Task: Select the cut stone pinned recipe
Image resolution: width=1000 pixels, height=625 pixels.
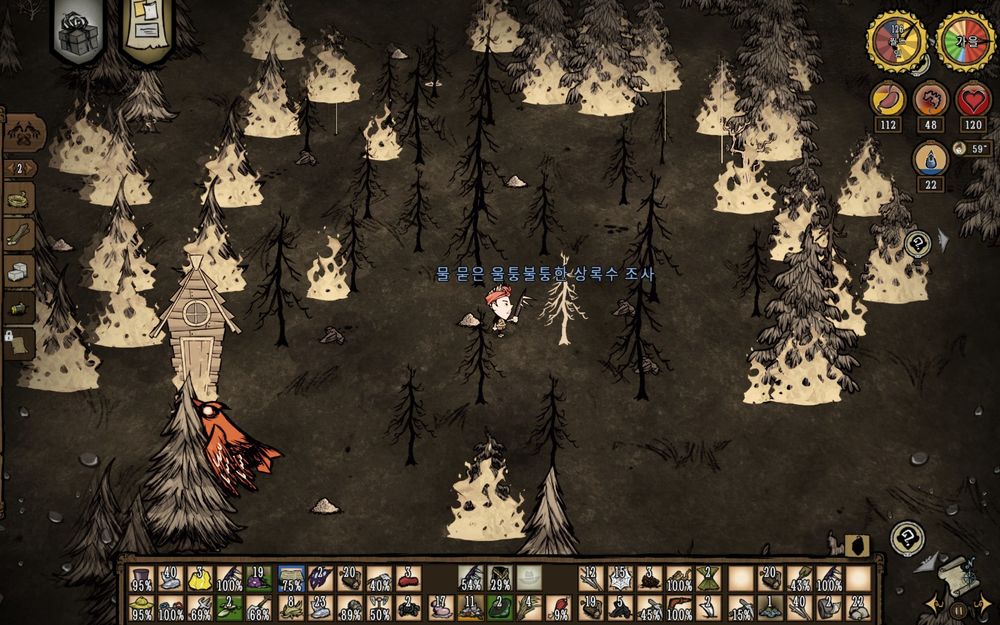Action: pos(19,272)
